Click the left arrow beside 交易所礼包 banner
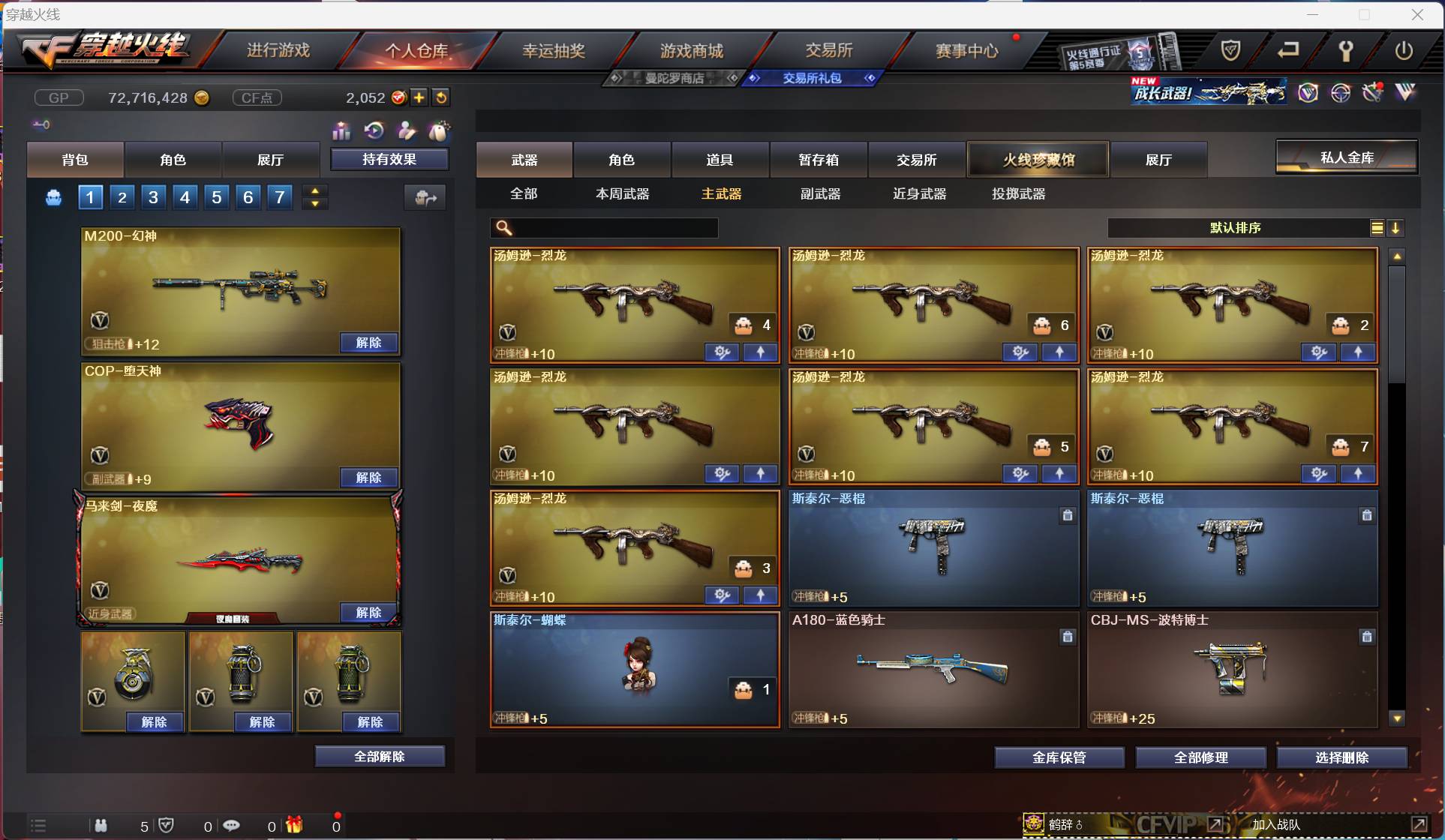 [x=753, y=78]
